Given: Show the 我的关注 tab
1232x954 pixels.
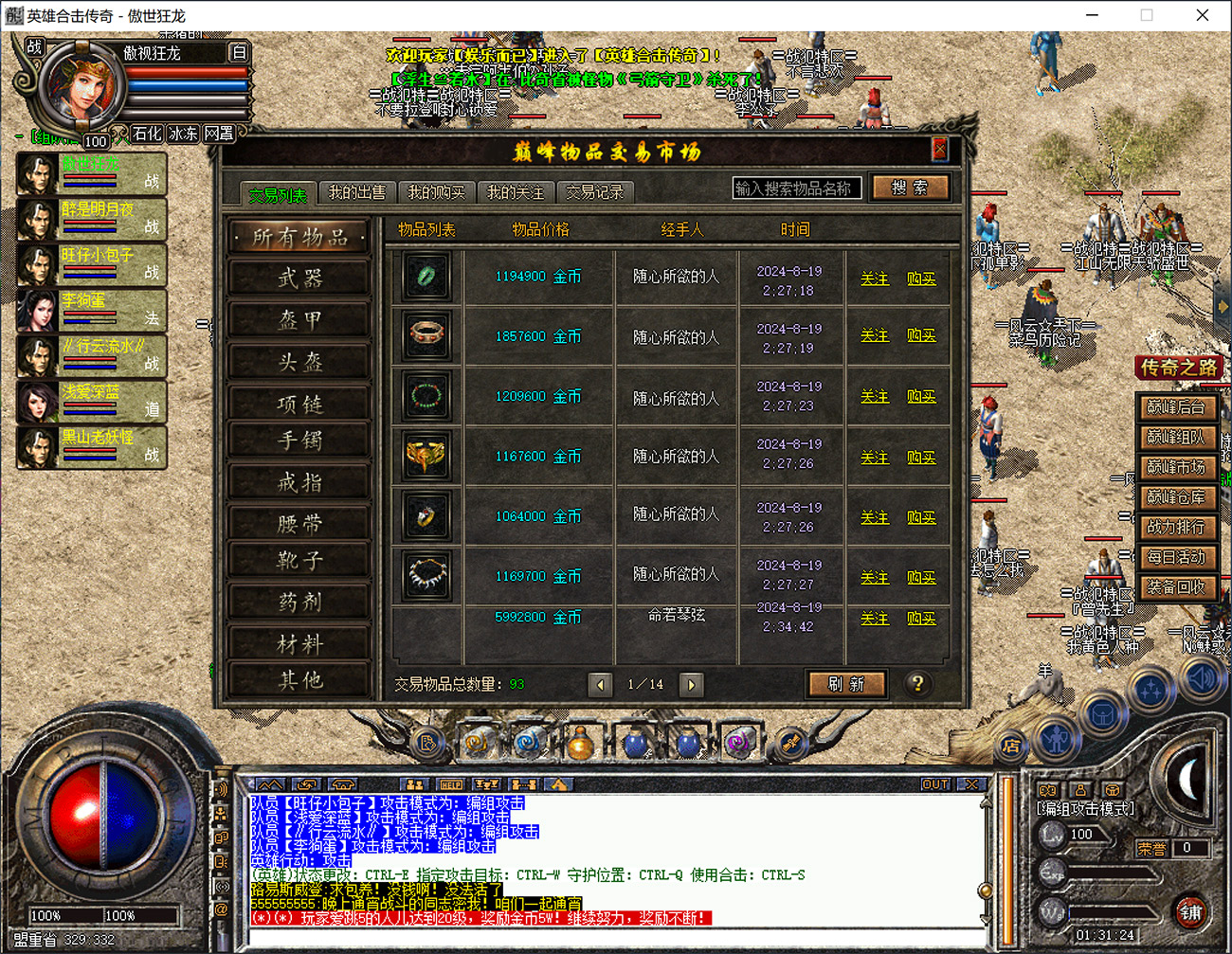Looking at the screenshot, I should 516,192.
